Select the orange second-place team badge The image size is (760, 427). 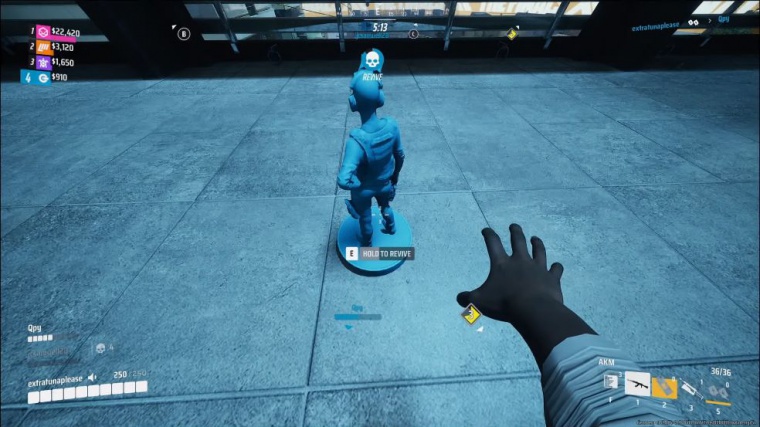point(42,47)
